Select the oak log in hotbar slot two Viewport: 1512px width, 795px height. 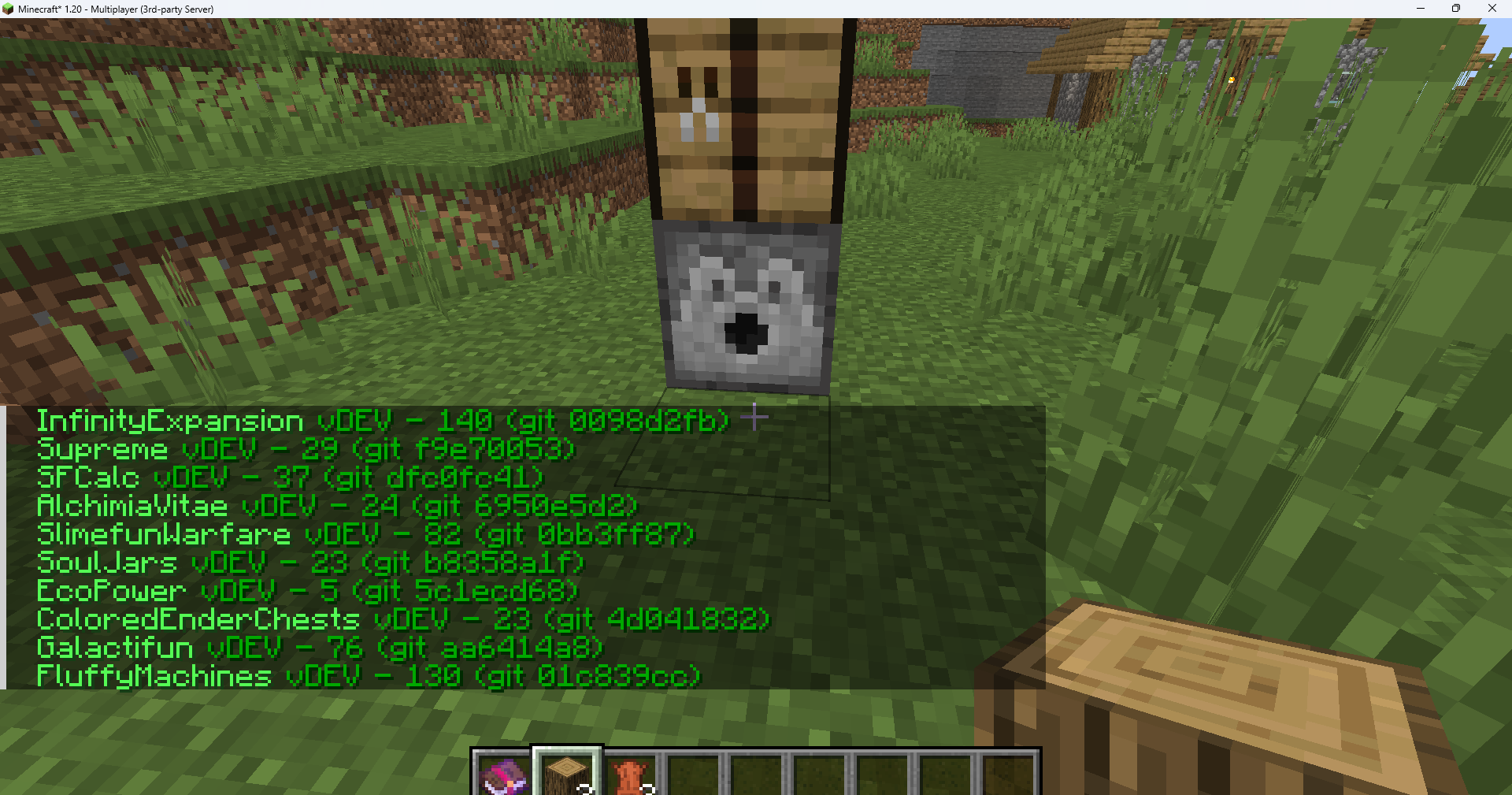click(566, 776)
